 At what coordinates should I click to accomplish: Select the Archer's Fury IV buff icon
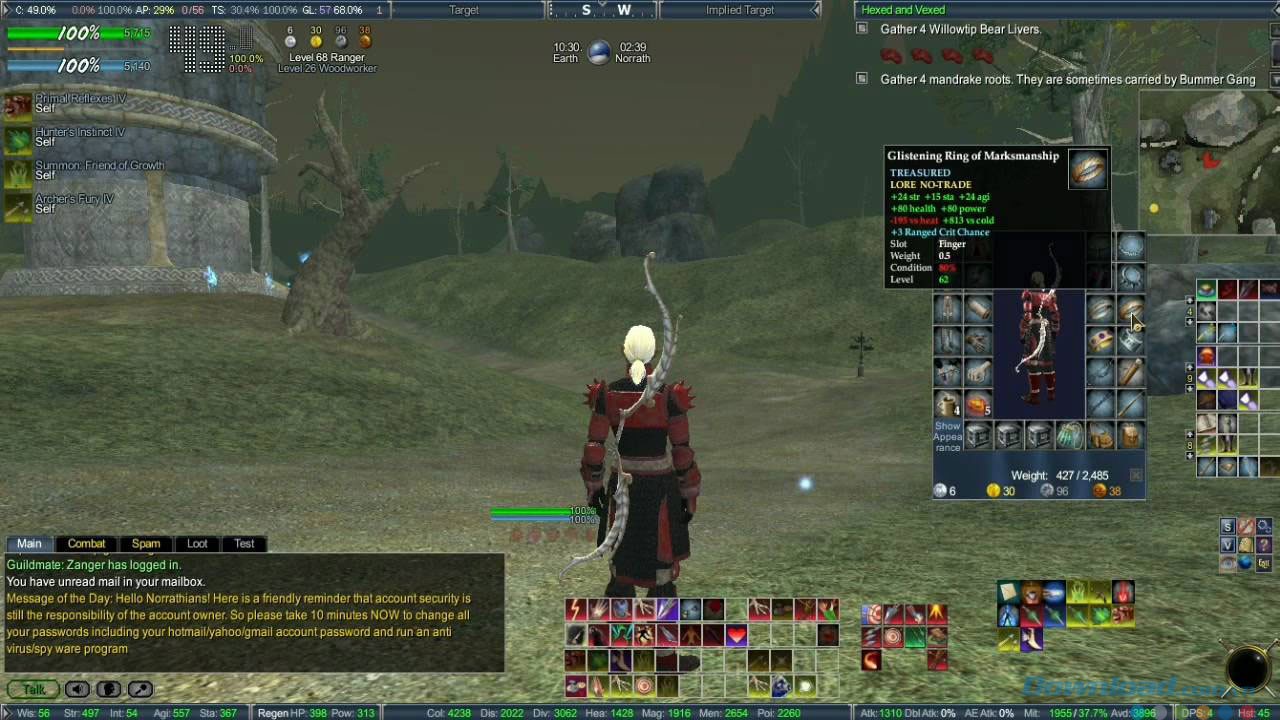tap(18, 206)
